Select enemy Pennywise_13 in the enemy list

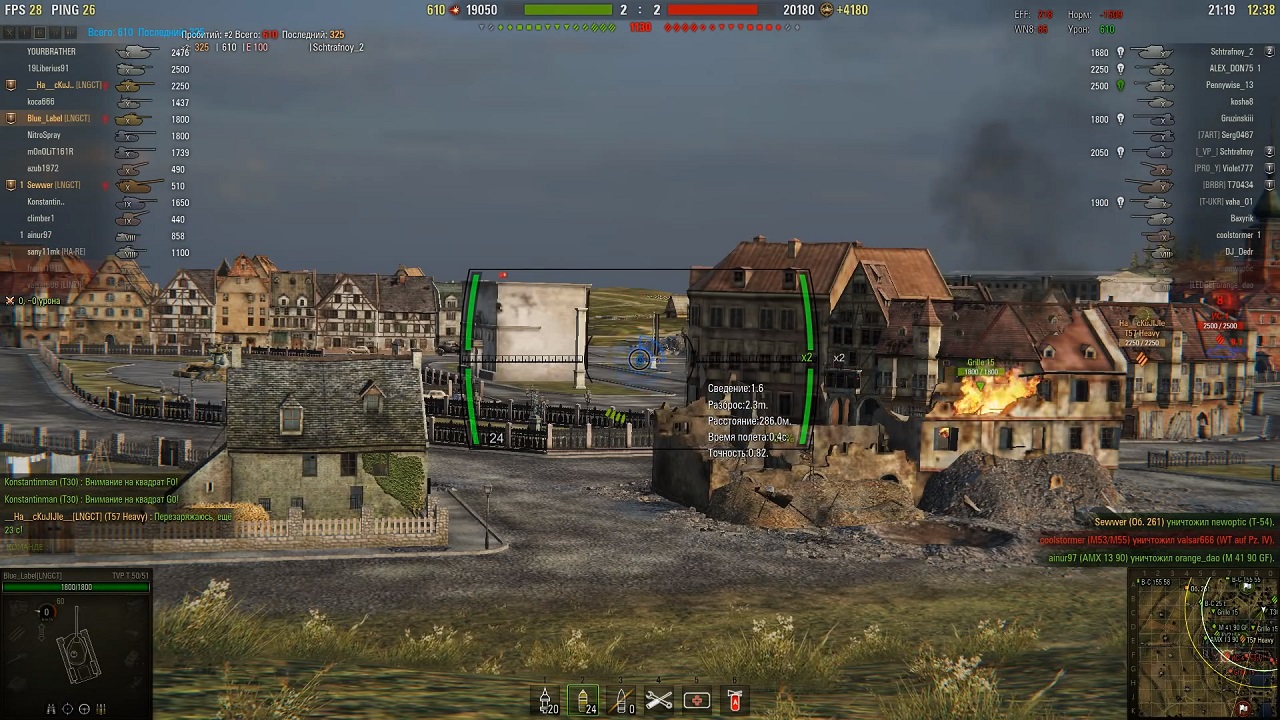(x=1229, y=85)
